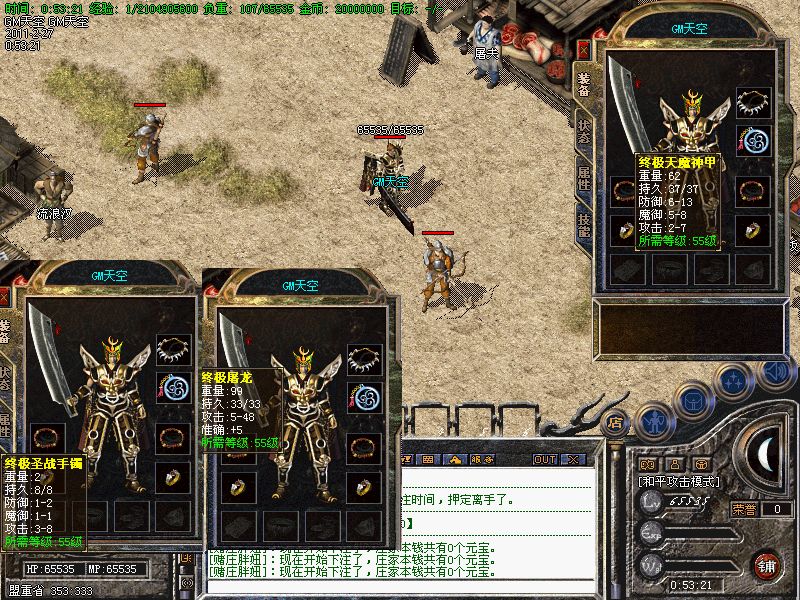
Task: Open the 属性 tab in top-right panel
Action: (584, 180)
